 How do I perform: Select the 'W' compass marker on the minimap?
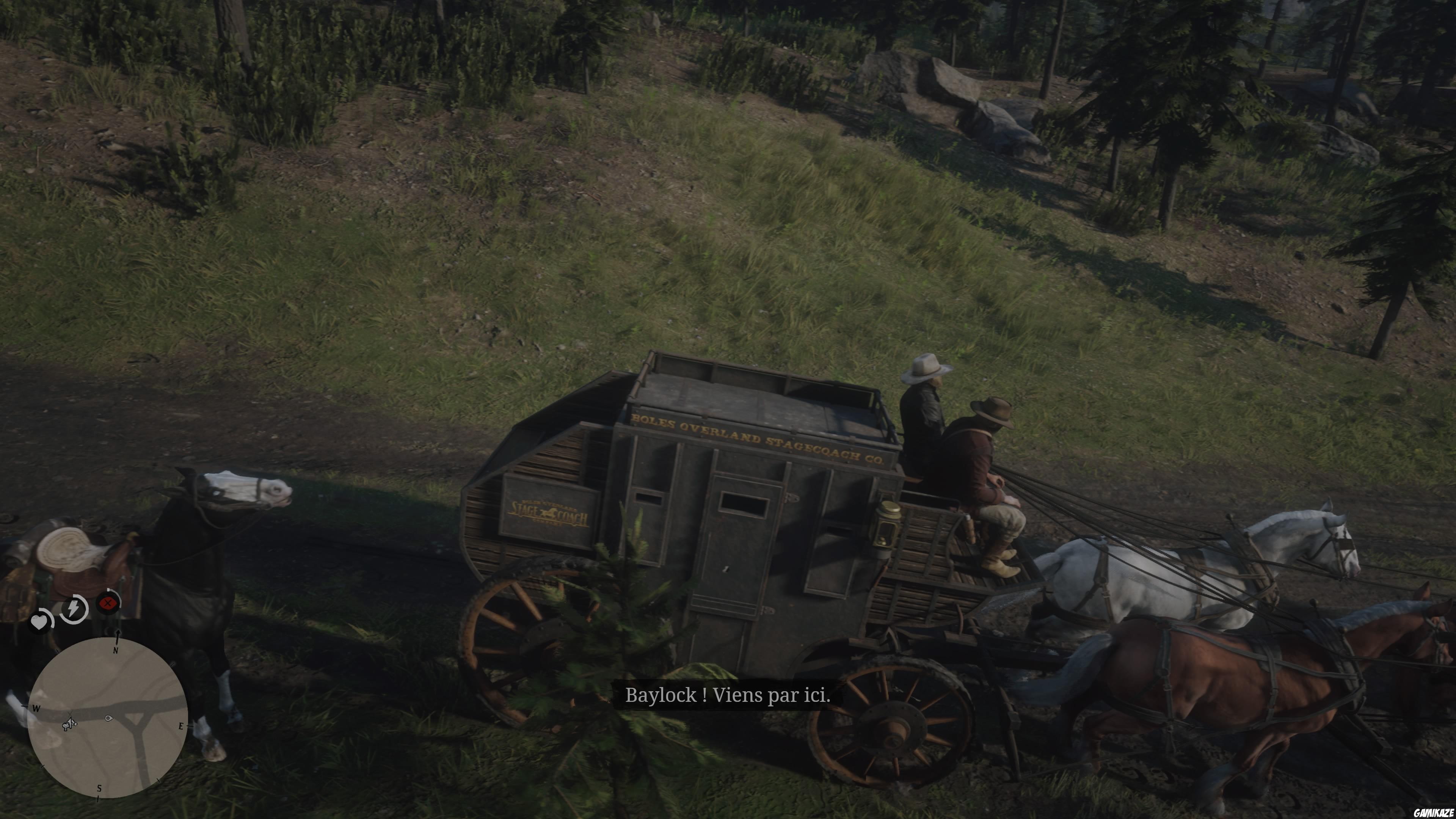36,709
